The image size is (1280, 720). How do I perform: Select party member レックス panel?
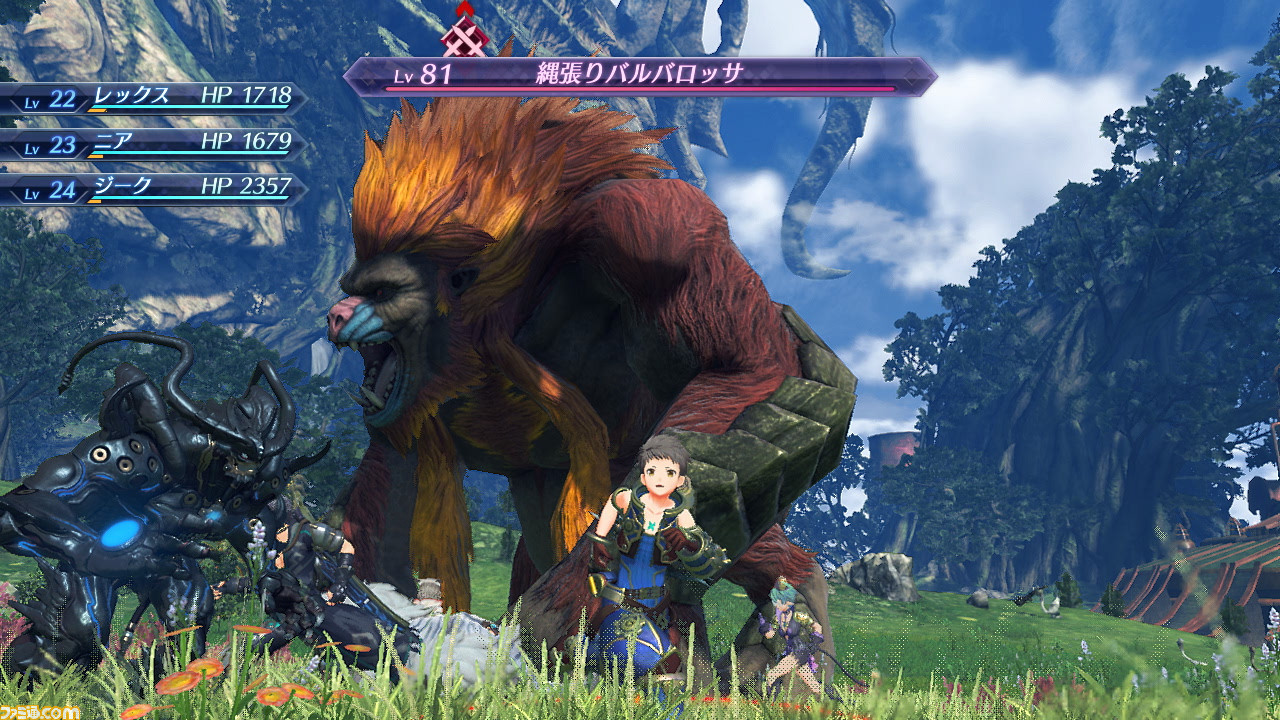[x=150, y=97]
